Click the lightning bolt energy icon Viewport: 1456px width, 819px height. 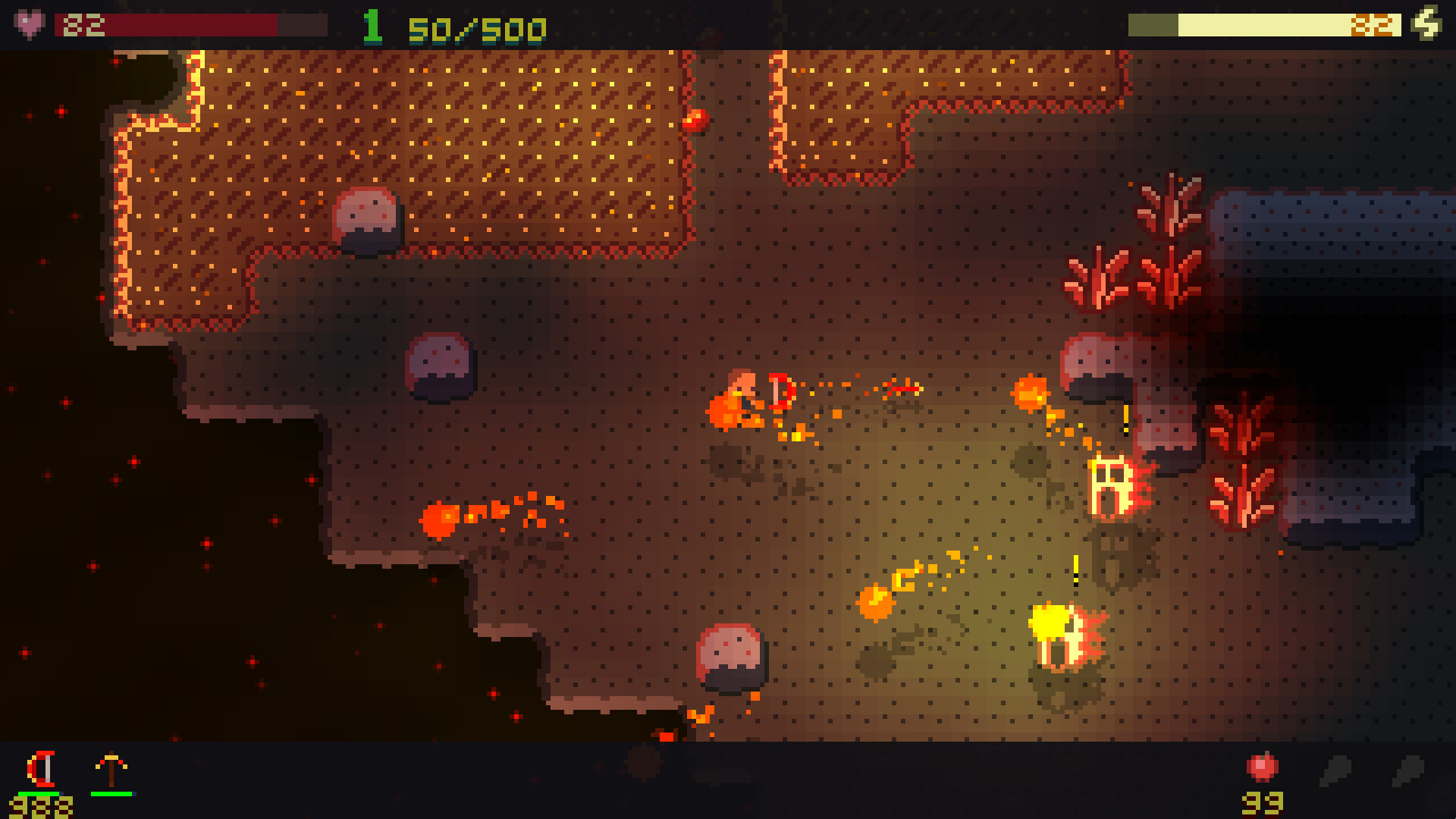click(1428, 23)
